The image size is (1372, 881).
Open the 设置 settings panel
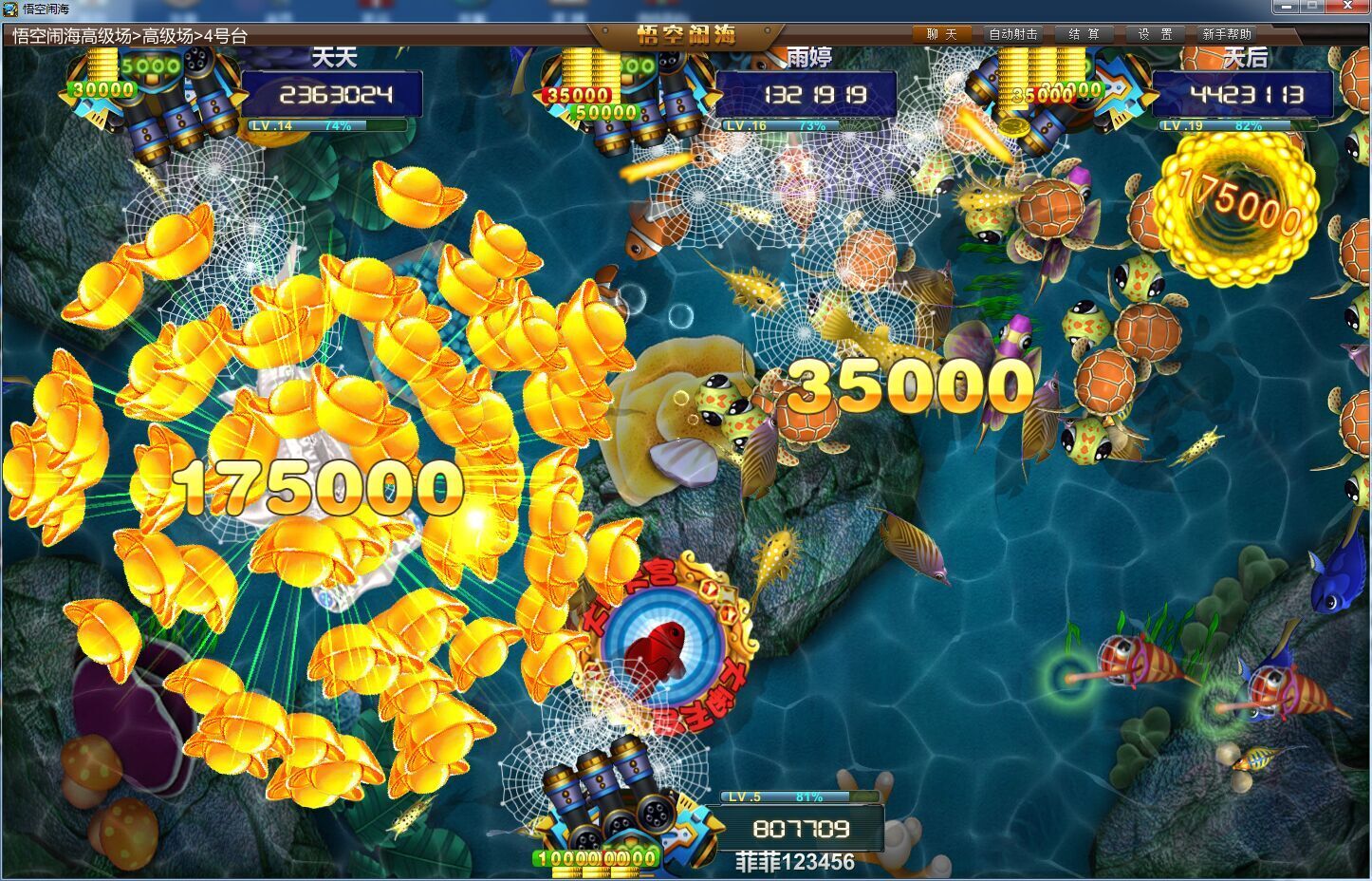tap(1157, 33)
